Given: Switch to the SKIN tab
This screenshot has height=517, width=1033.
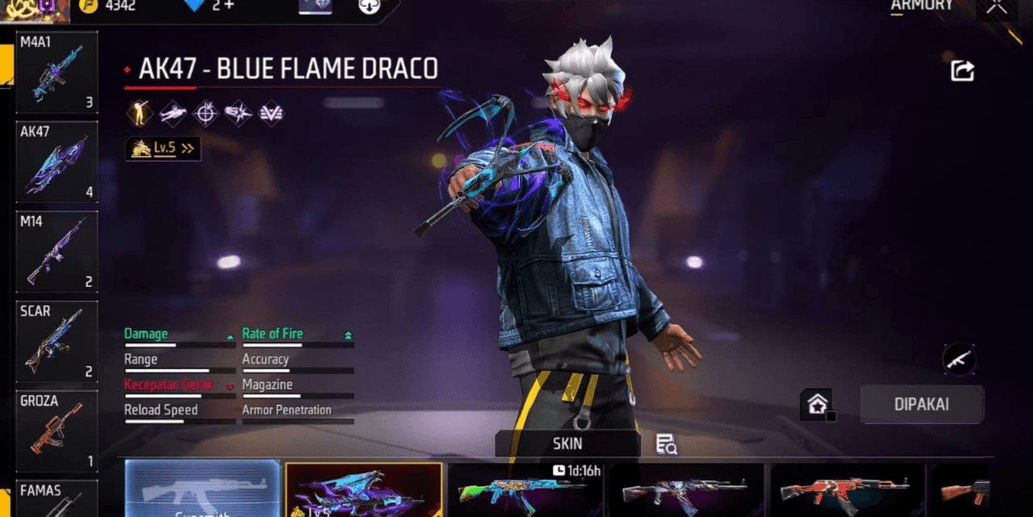Looking at the screenshot, I should 567,444.
